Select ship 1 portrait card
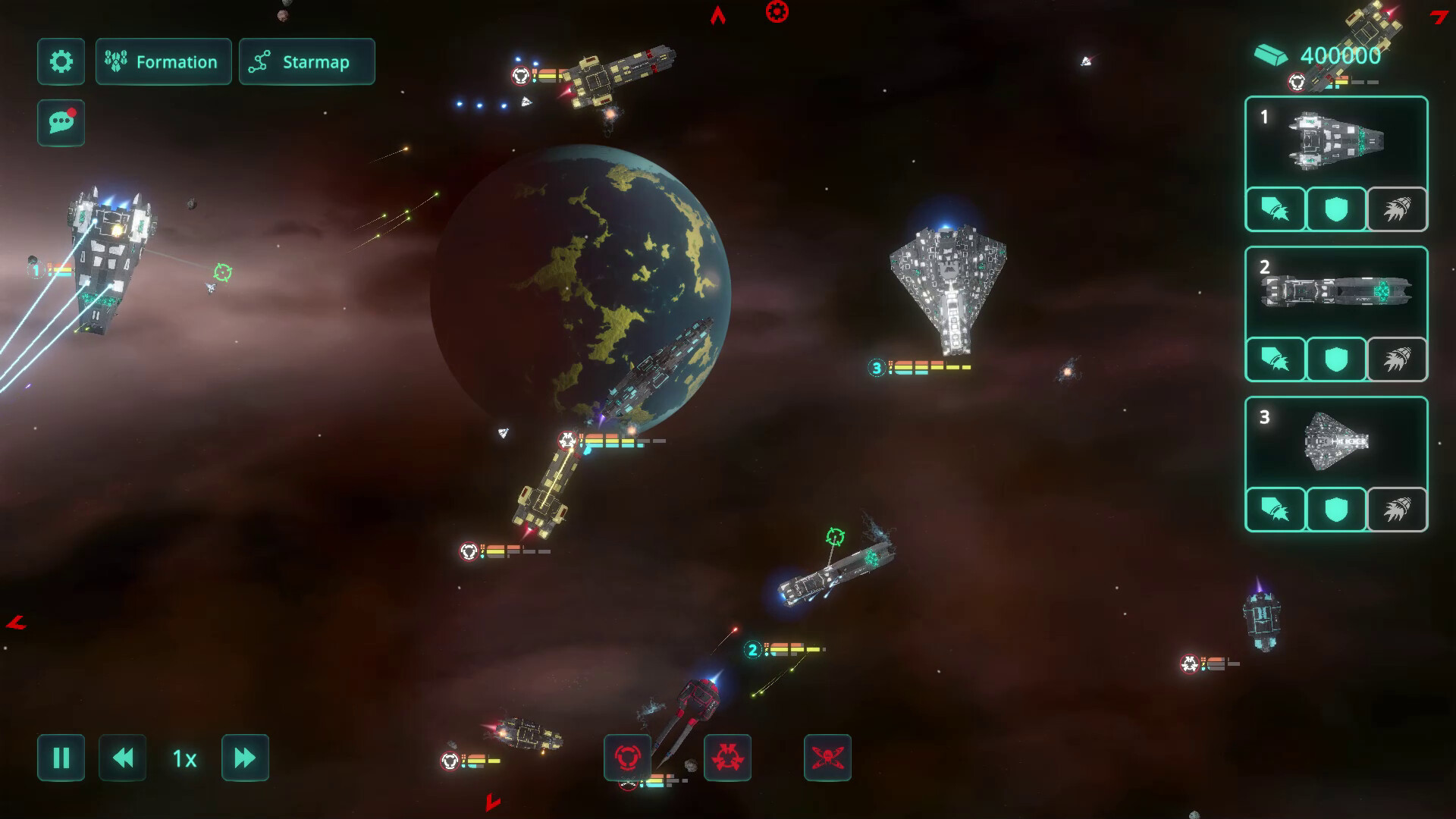Viewport: 1456px width, 819px height. tap(1336, 142)
